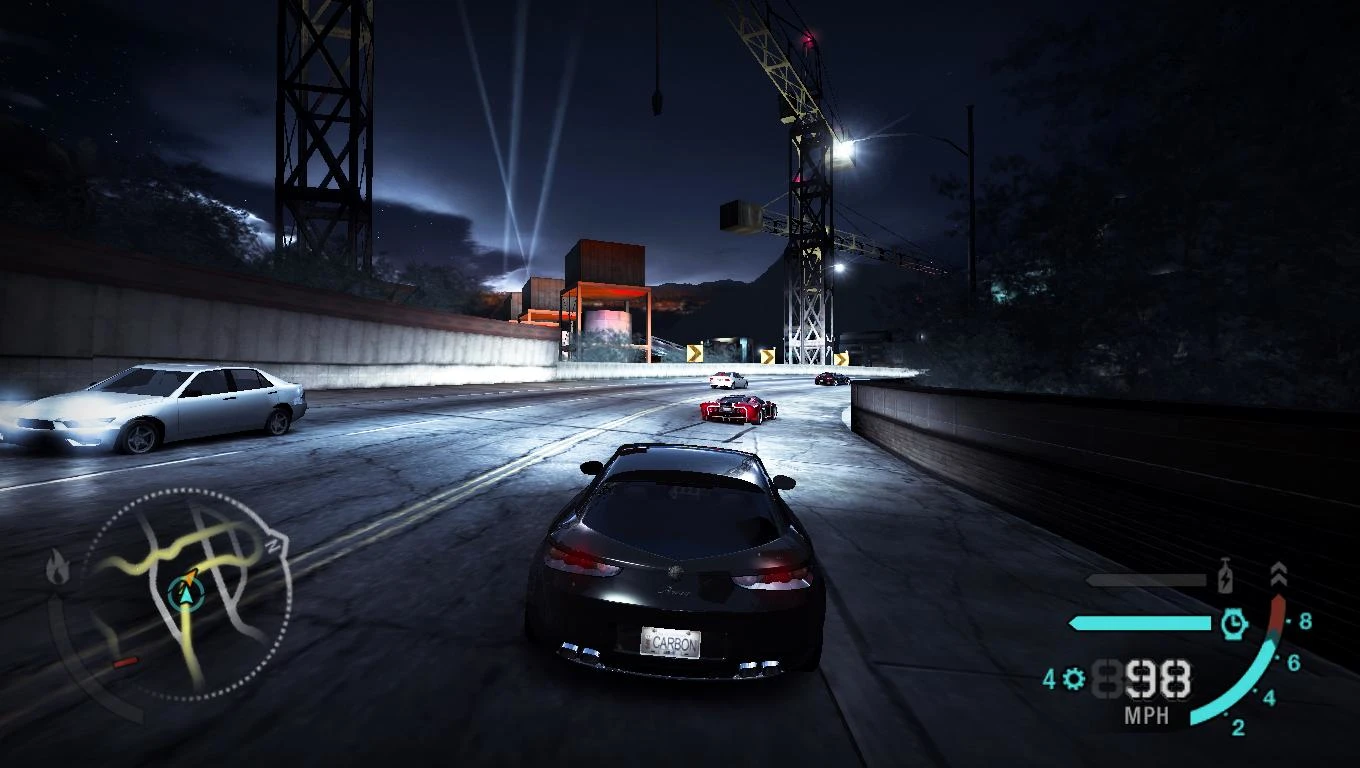Screen dimensions: 1360x768
Task: Click the flame heat level icon
Action: click(x=57, y=568)
